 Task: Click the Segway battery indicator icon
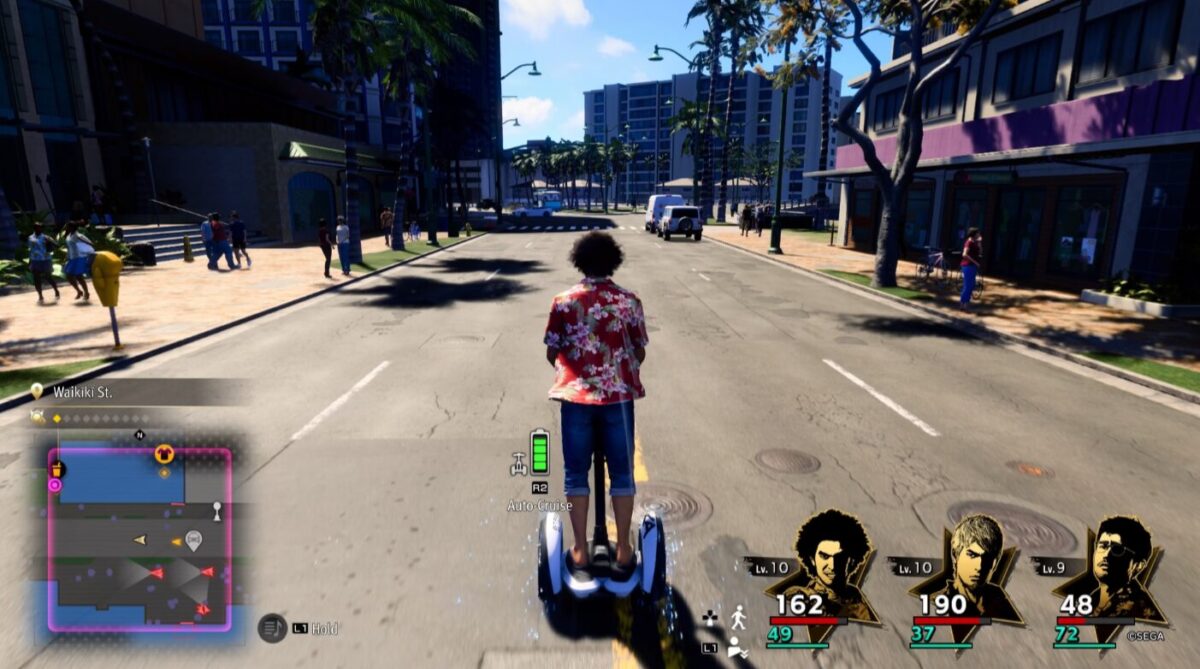pyautogui.click(x=540, y=452)
